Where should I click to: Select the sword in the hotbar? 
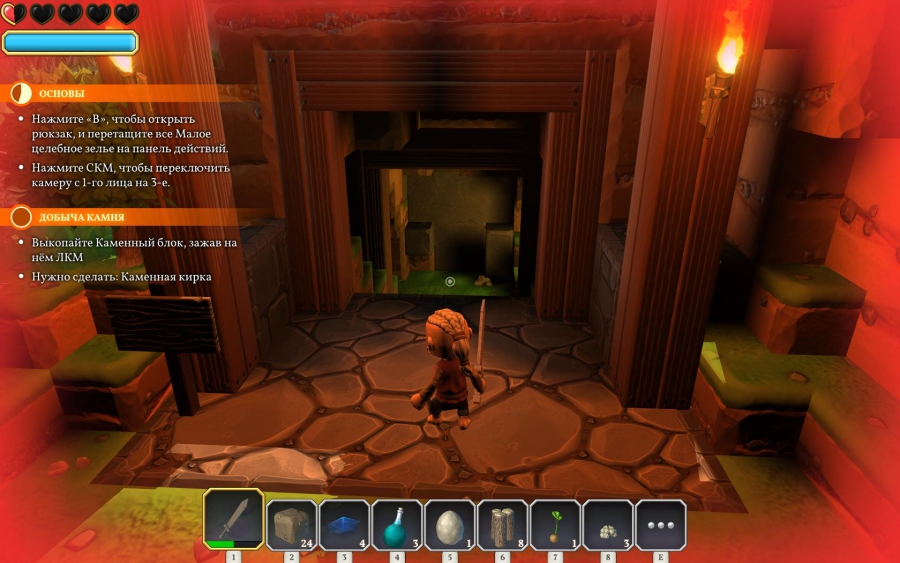pos(233,518)
